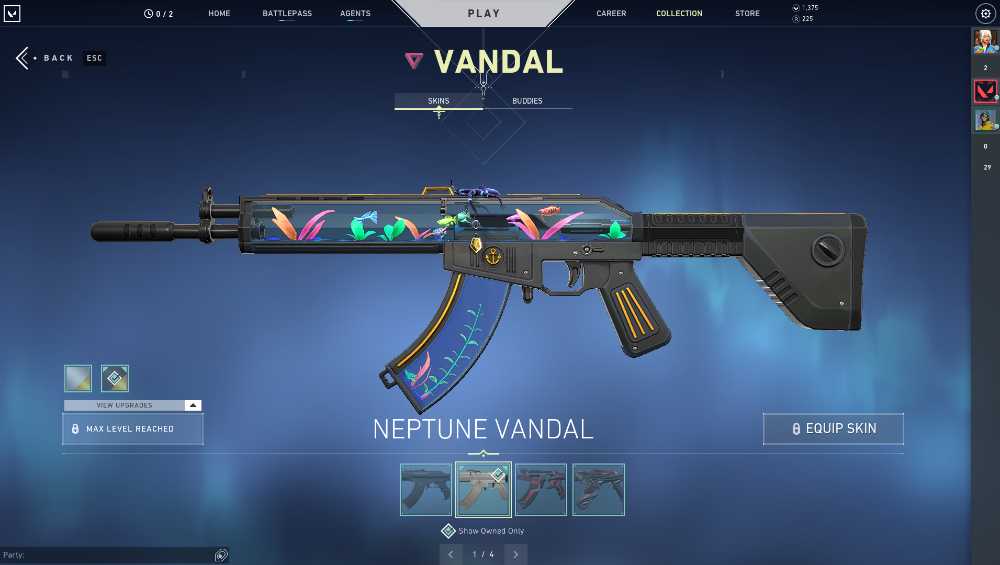Collapse the View Upgrades panel
The width and height of the screenshot is (1000, 565).
click(x=193, y=405)
